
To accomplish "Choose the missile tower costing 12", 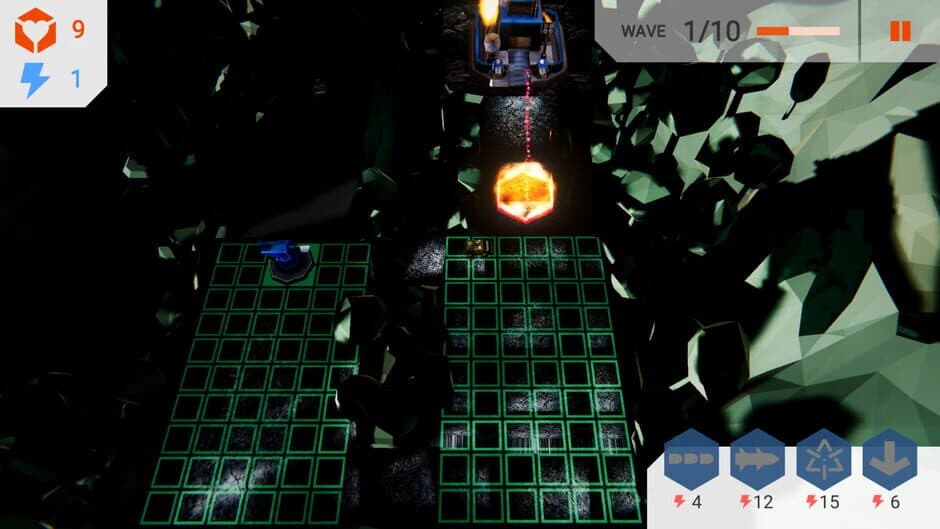I will coord(757,461).
